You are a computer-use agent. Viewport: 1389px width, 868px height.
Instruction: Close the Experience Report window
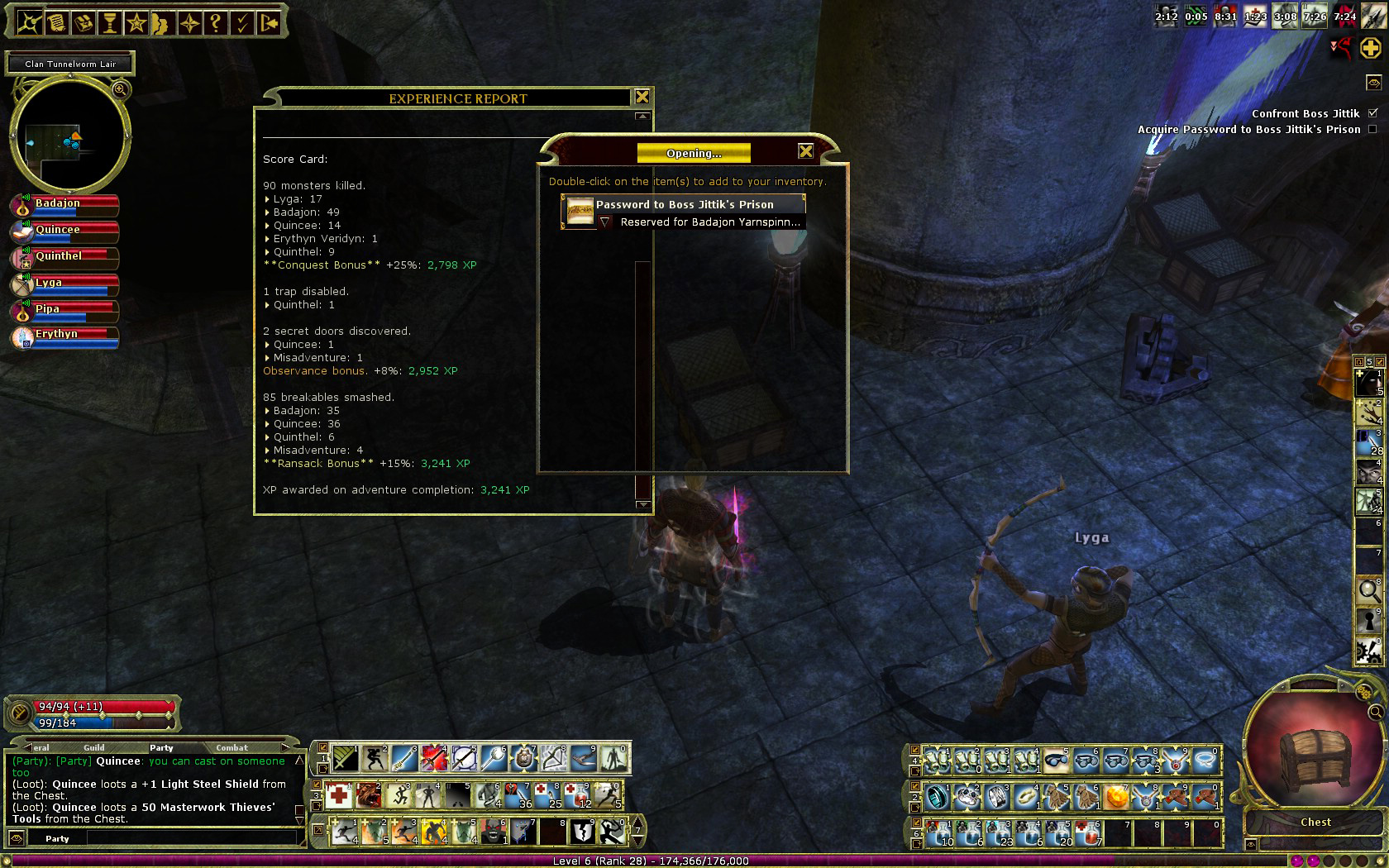pos(642,98)
